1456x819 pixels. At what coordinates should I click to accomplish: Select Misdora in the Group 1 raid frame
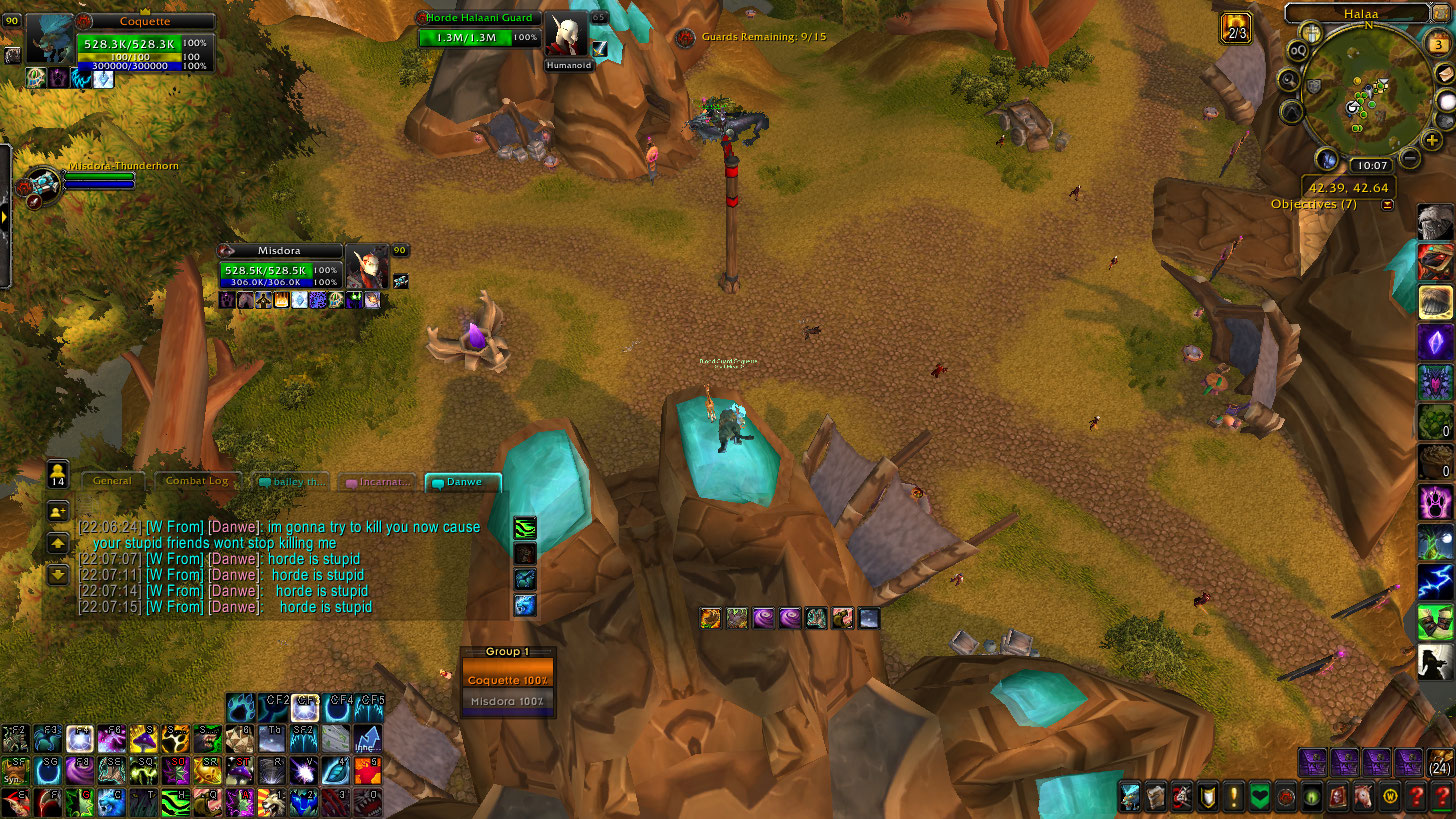tap(508, 701)
